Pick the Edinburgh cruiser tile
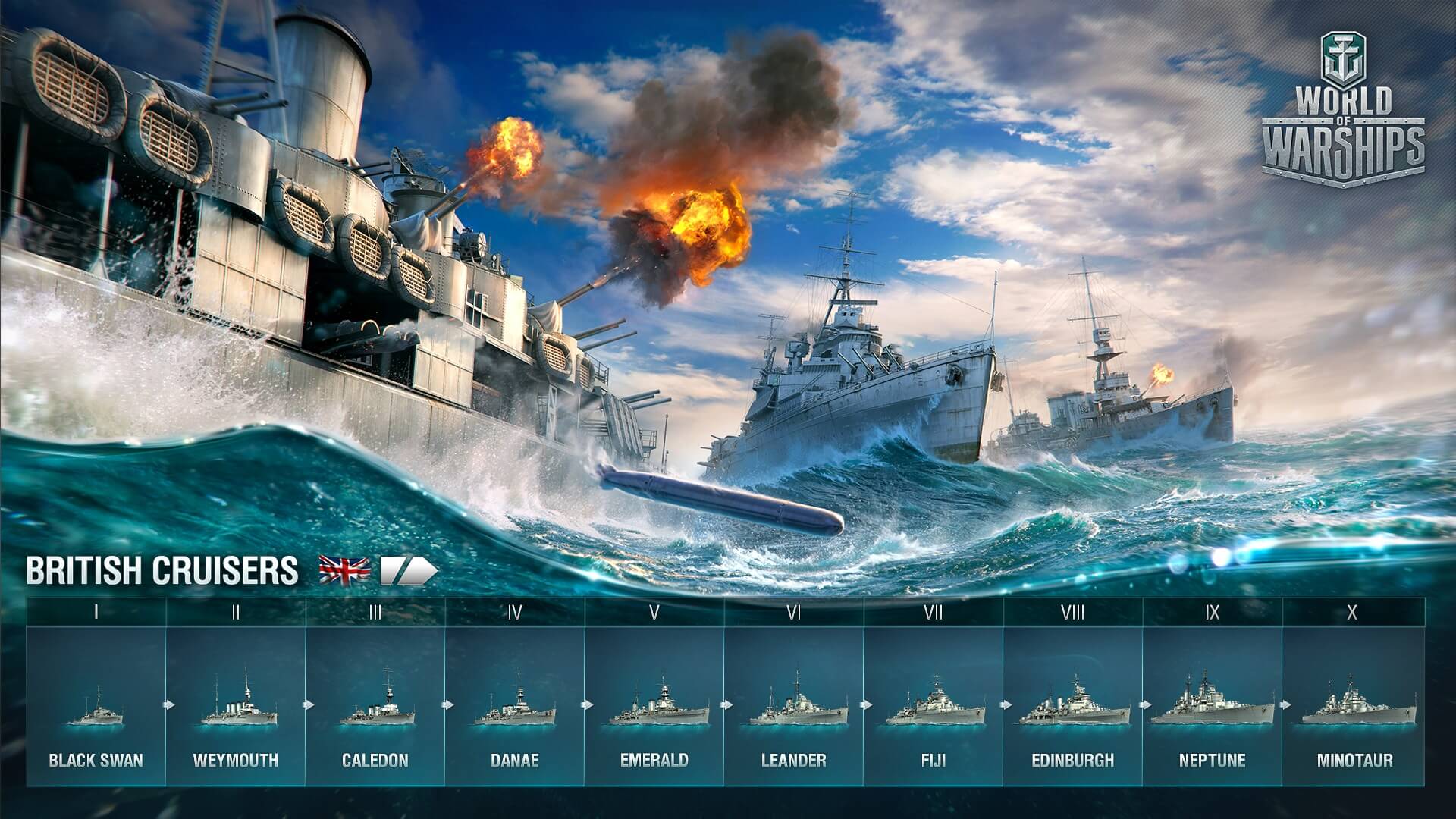The height and width of the screenshot is (819, 1456). click(x=1073, y=706)
